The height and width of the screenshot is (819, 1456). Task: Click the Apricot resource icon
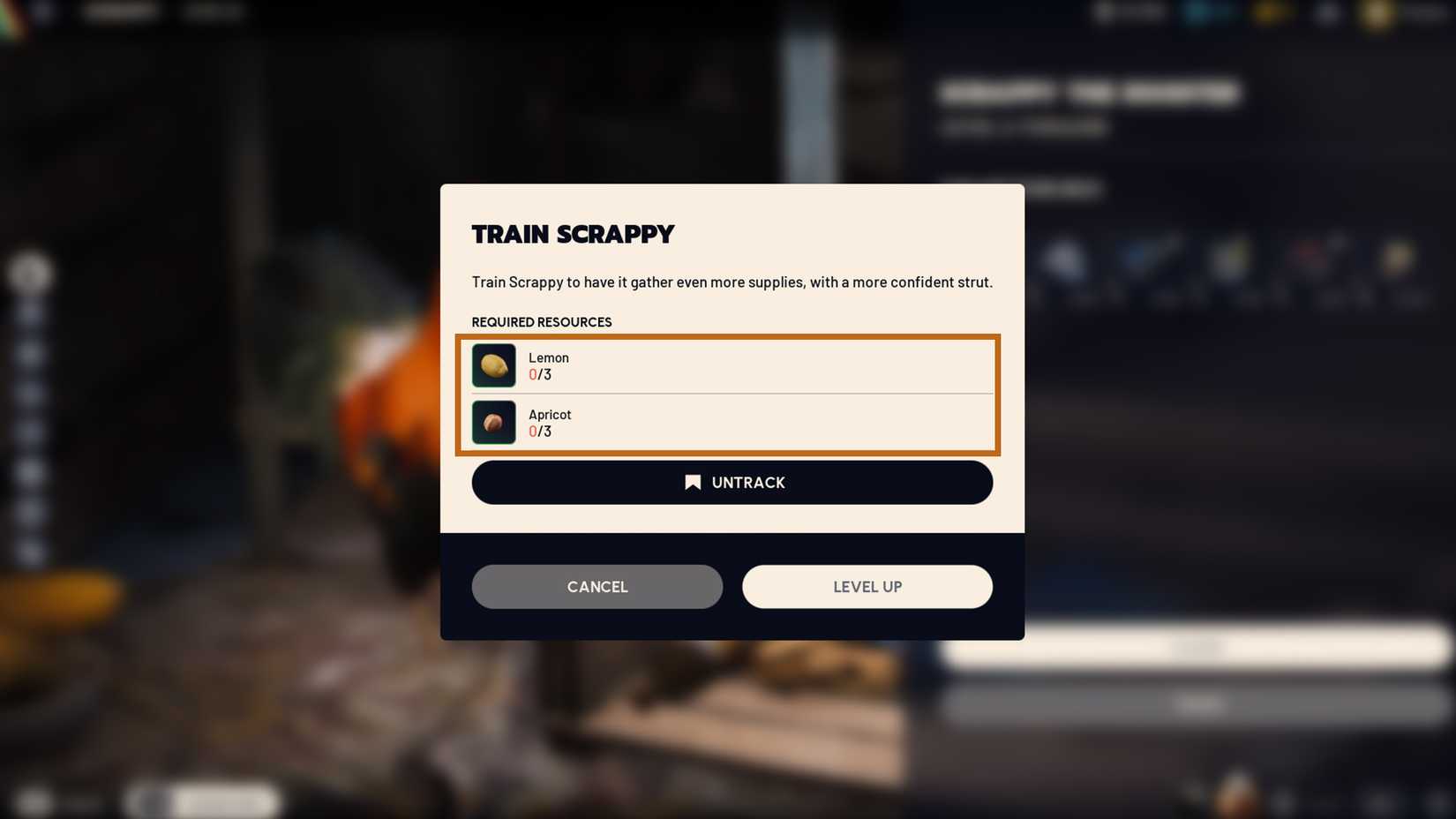(493, 422)
